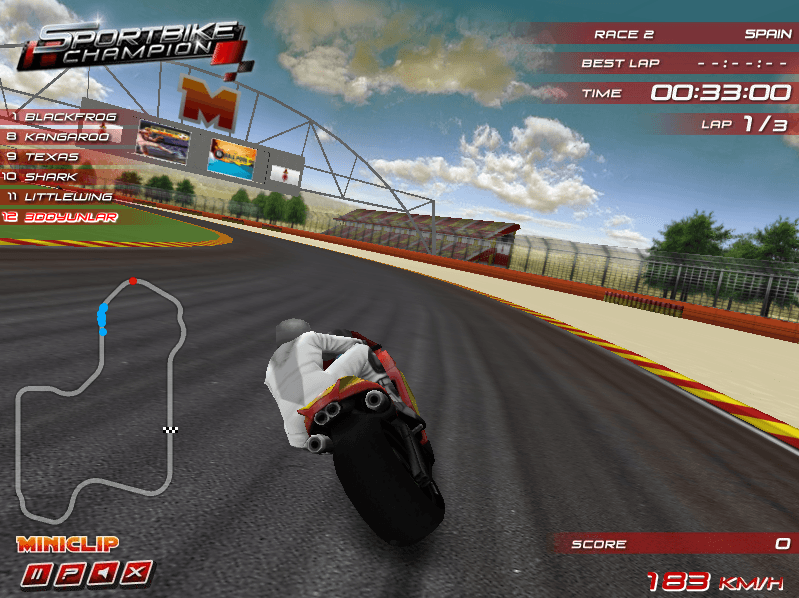Click the Miniclip logo link

[67, 544]
